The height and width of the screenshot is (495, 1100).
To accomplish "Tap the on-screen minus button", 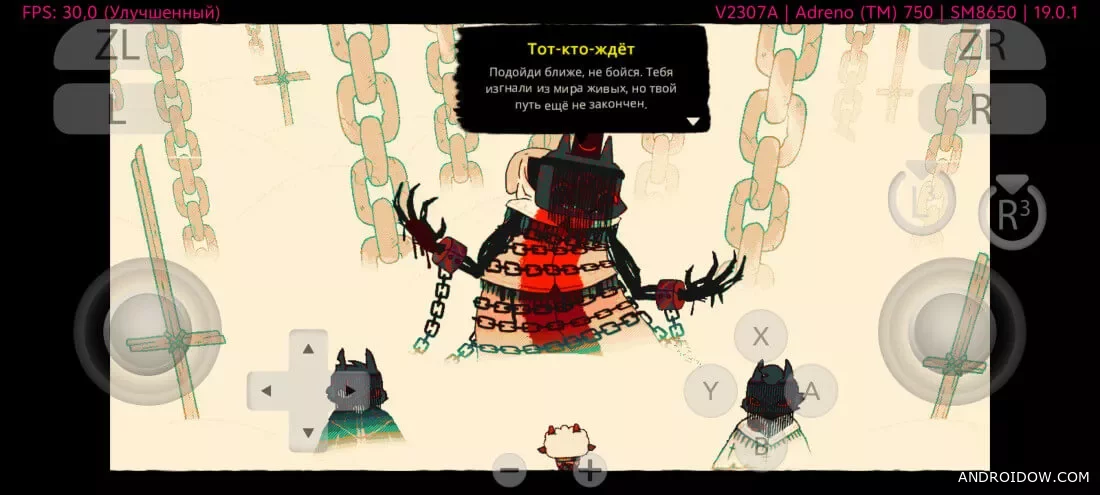I will click(510, 469).
